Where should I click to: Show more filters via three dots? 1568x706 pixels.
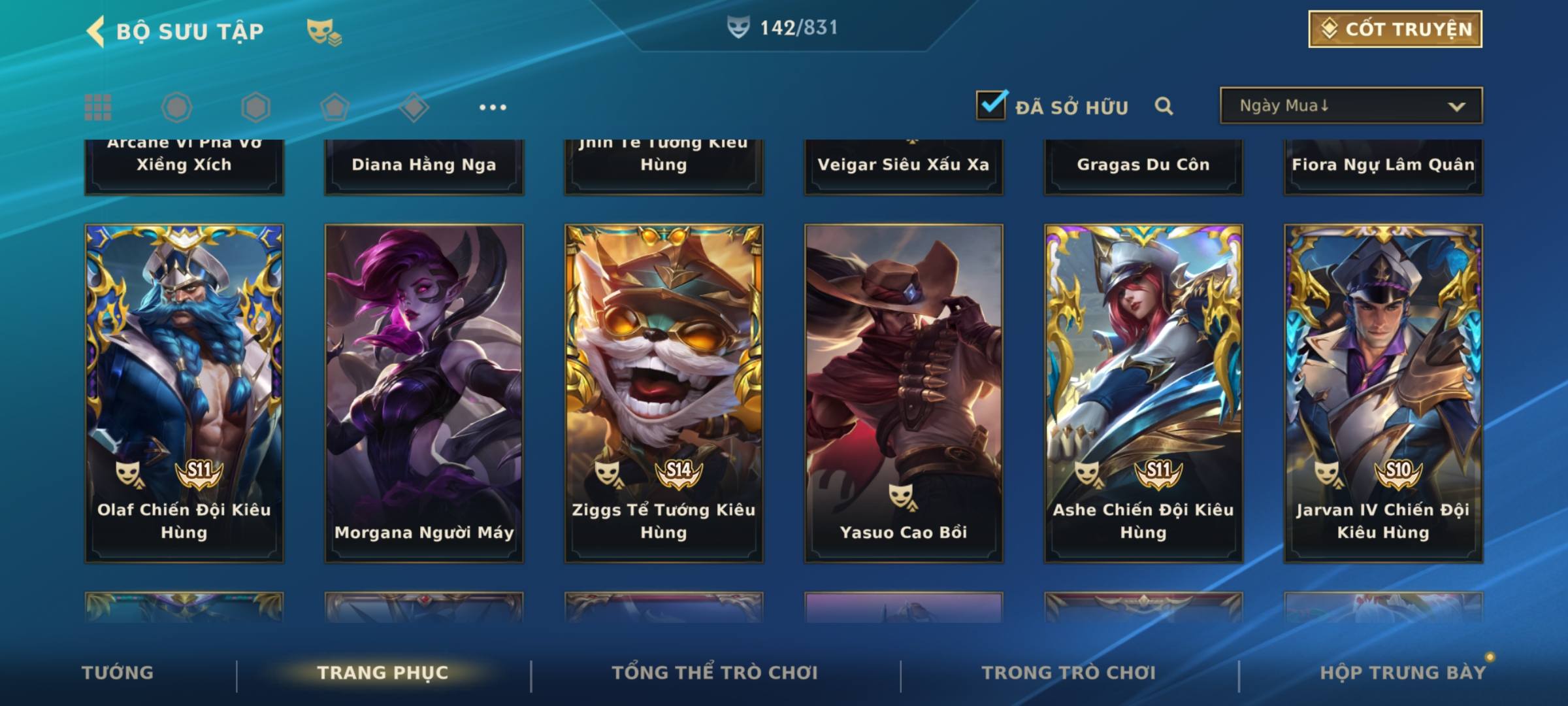(493, 107)
